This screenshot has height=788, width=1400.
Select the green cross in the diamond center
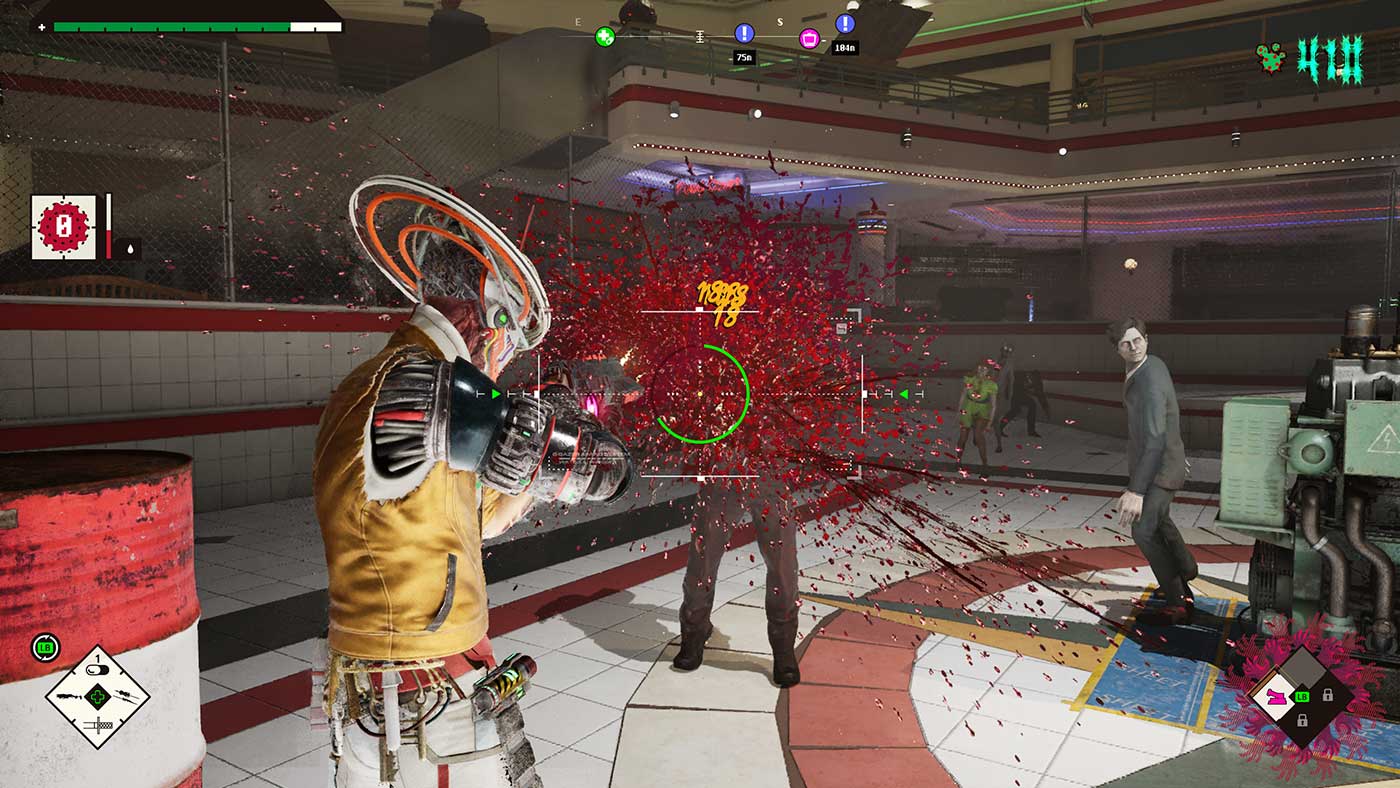(97, 697)
